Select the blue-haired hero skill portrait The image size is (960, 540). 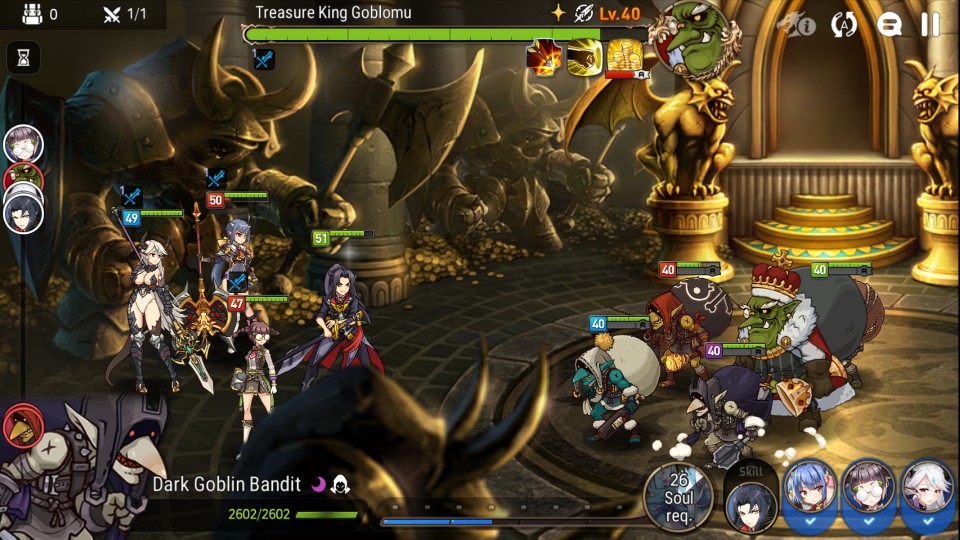[809, 492]
